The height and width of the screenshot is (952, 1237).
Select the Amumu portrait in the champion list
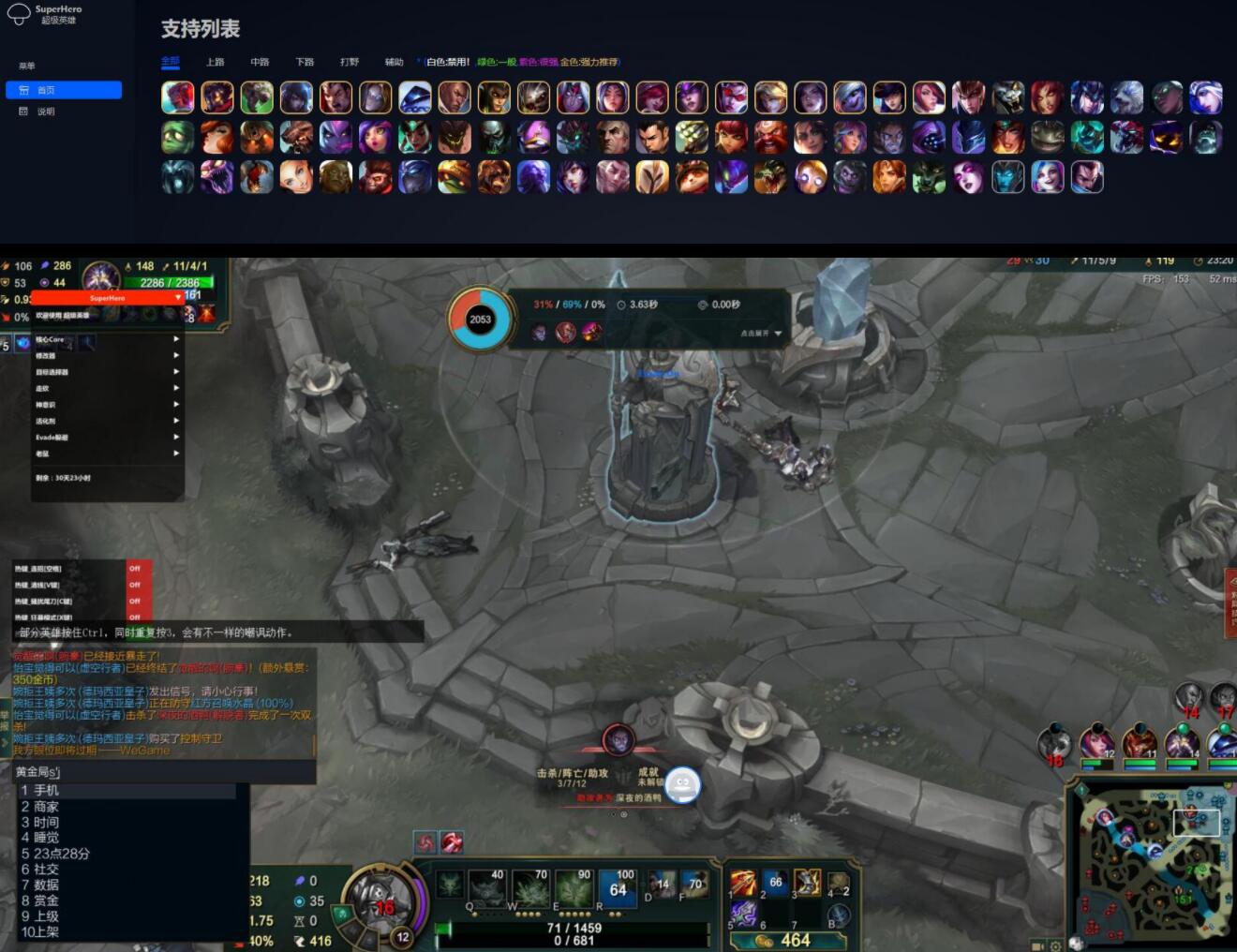point(177,137)
